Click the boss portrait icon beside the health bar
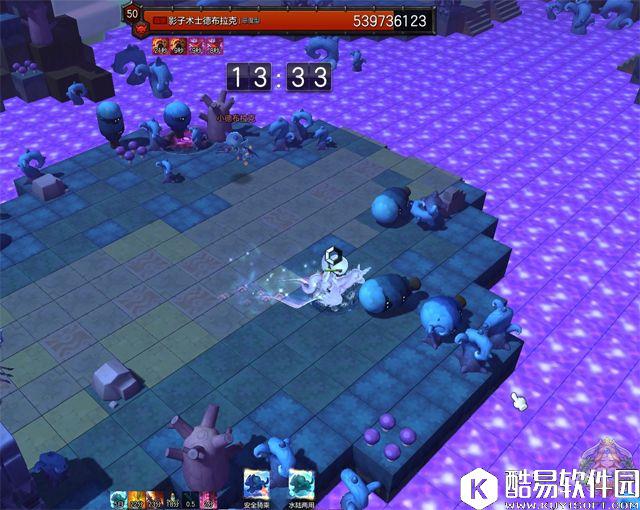640x510 pixels. pos(133,15)
